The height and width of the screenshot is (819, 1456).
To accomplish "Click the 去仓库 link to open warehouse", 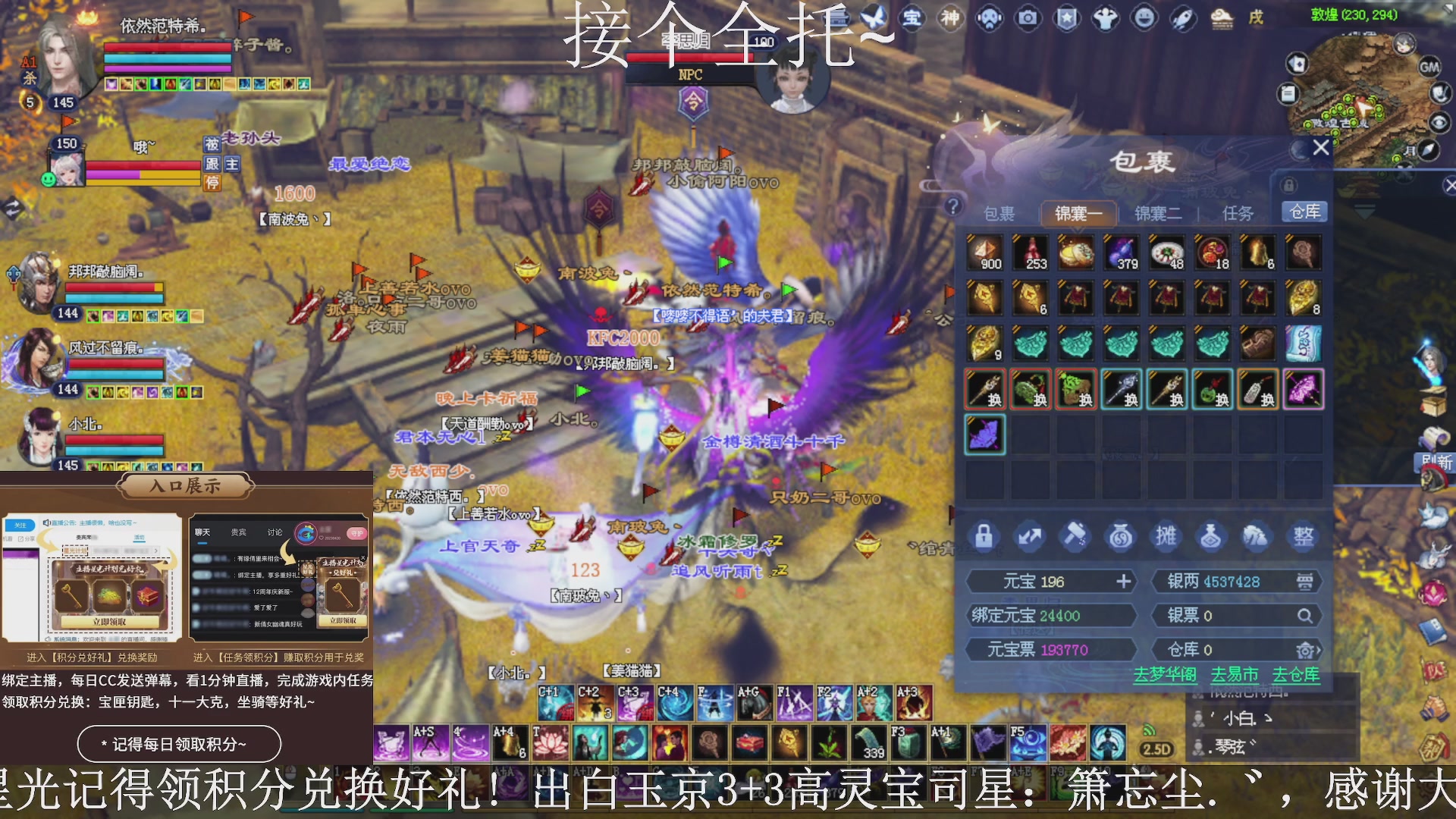I will tap(1294, 674).
